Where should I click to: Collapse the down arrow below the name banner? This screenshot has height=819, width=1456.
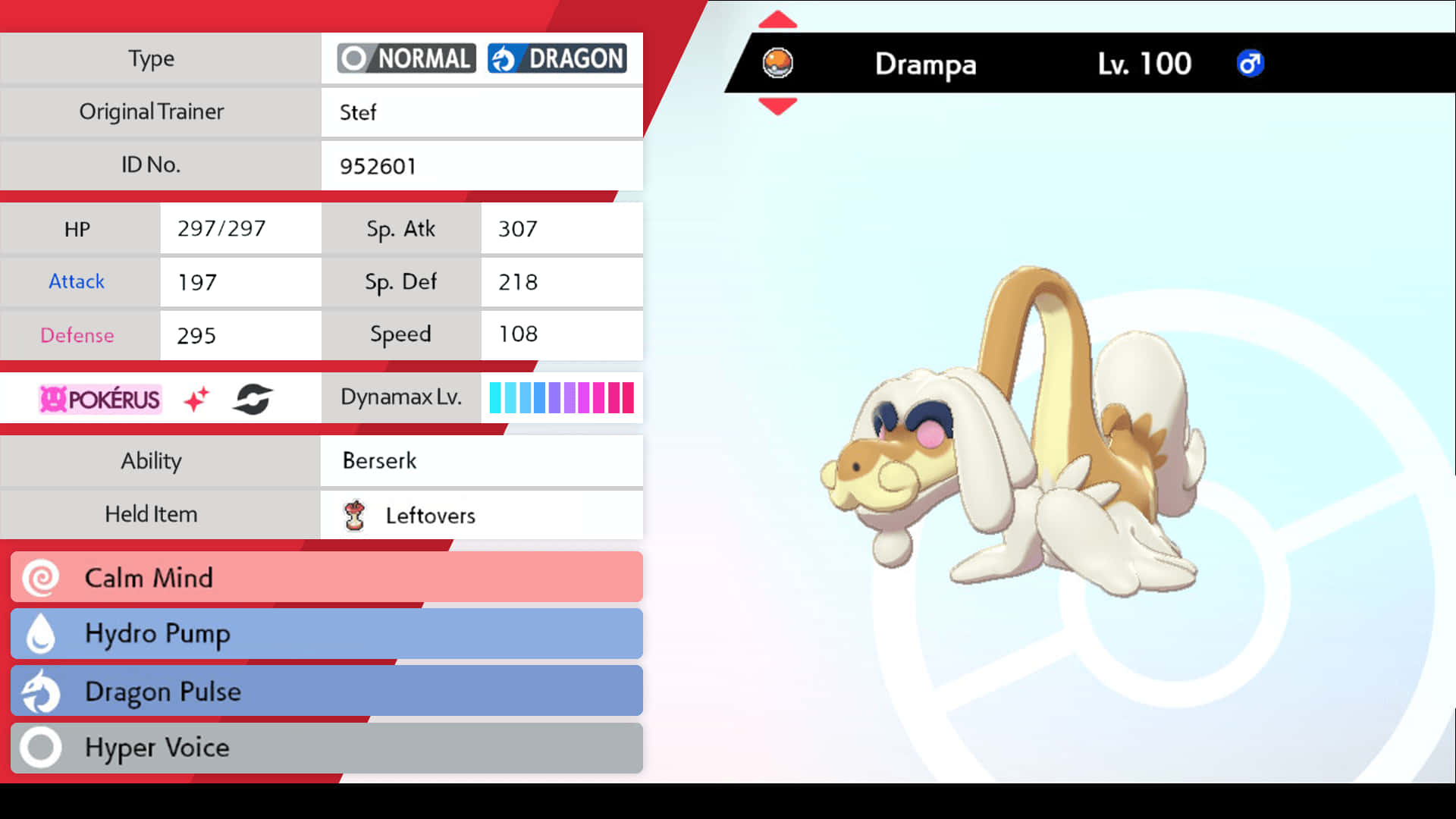(778, 108)
